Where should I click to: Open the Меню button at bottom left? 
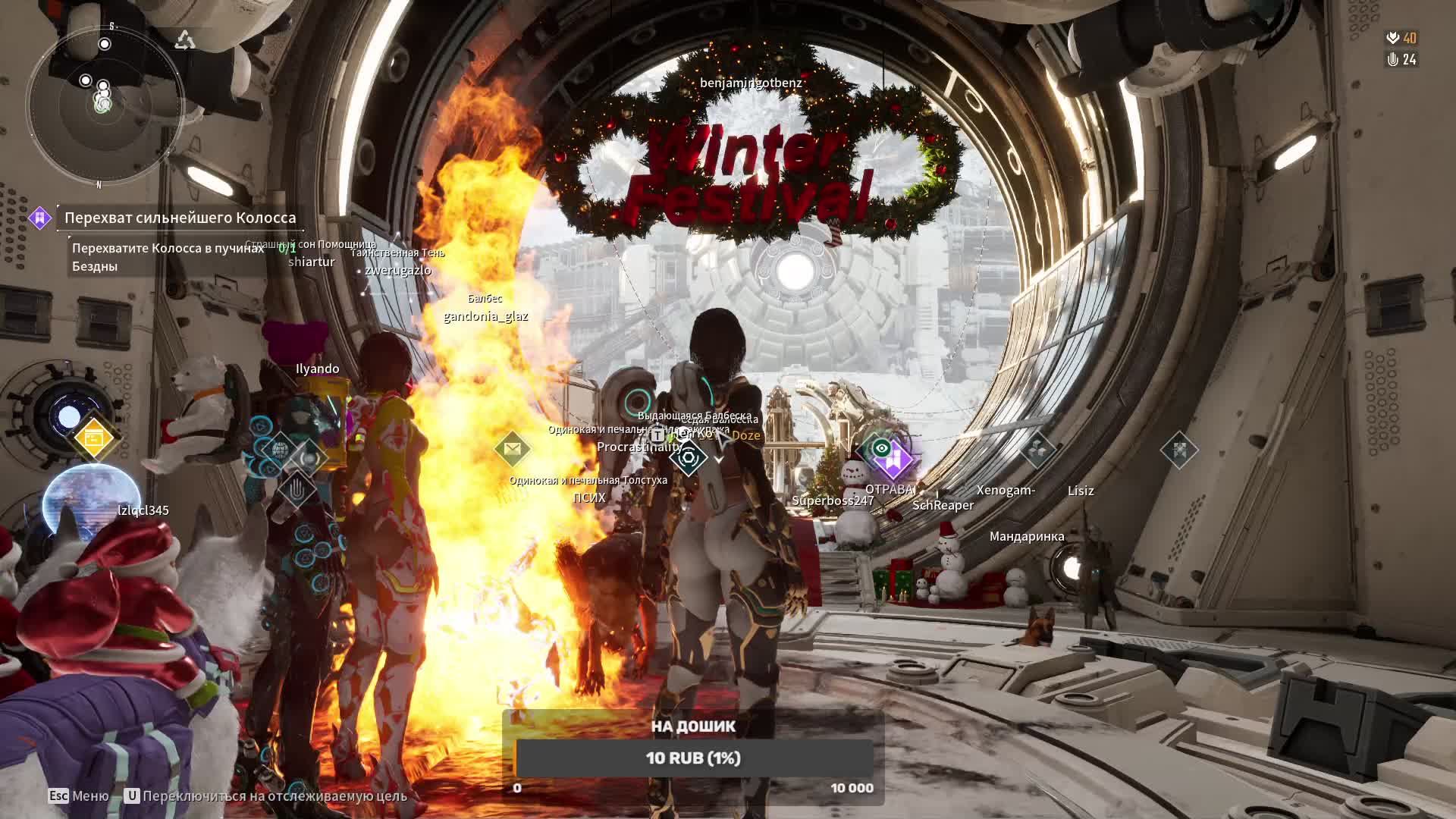(79, 795)
